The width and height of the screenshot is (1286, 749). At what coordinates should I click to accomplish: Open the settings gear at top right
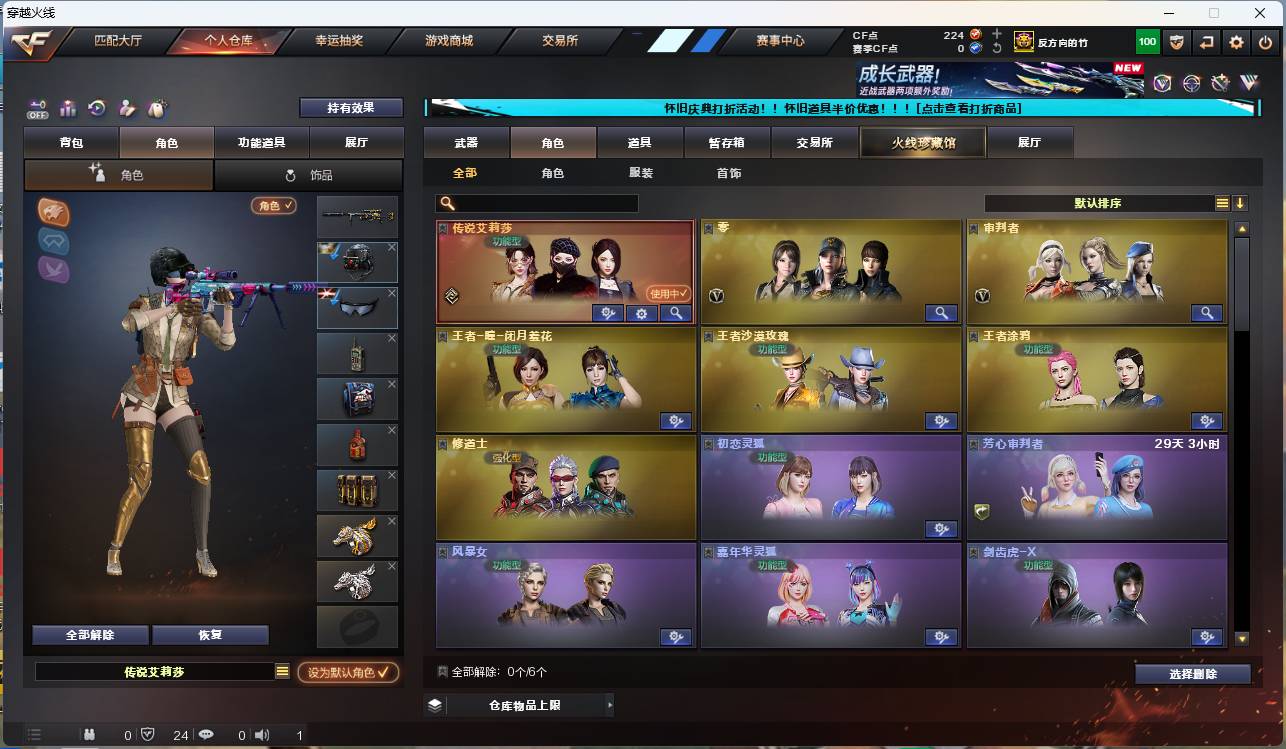coord(1238,41)
